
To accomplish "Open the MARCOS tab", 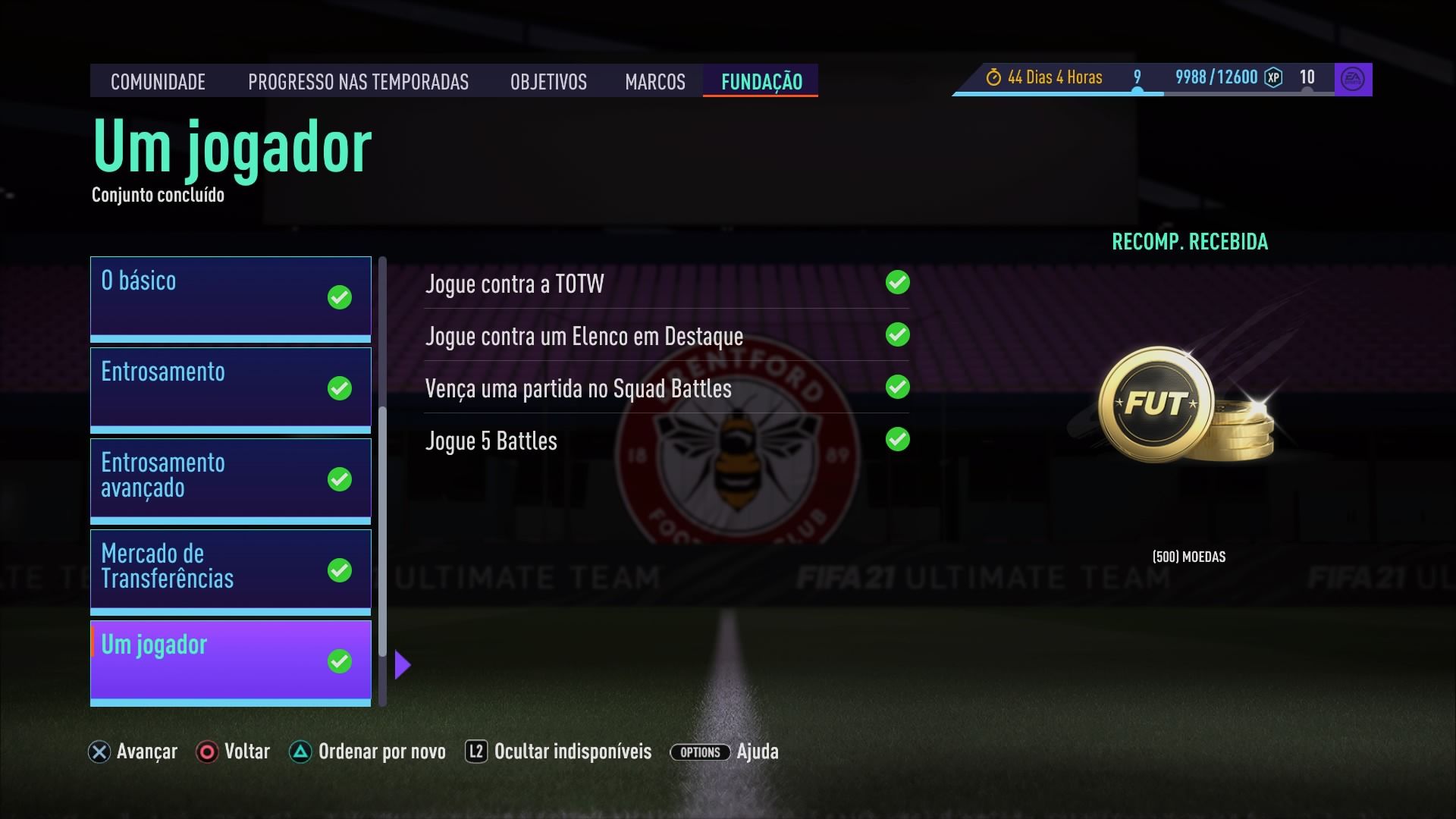I will click(x=654, y=82).
